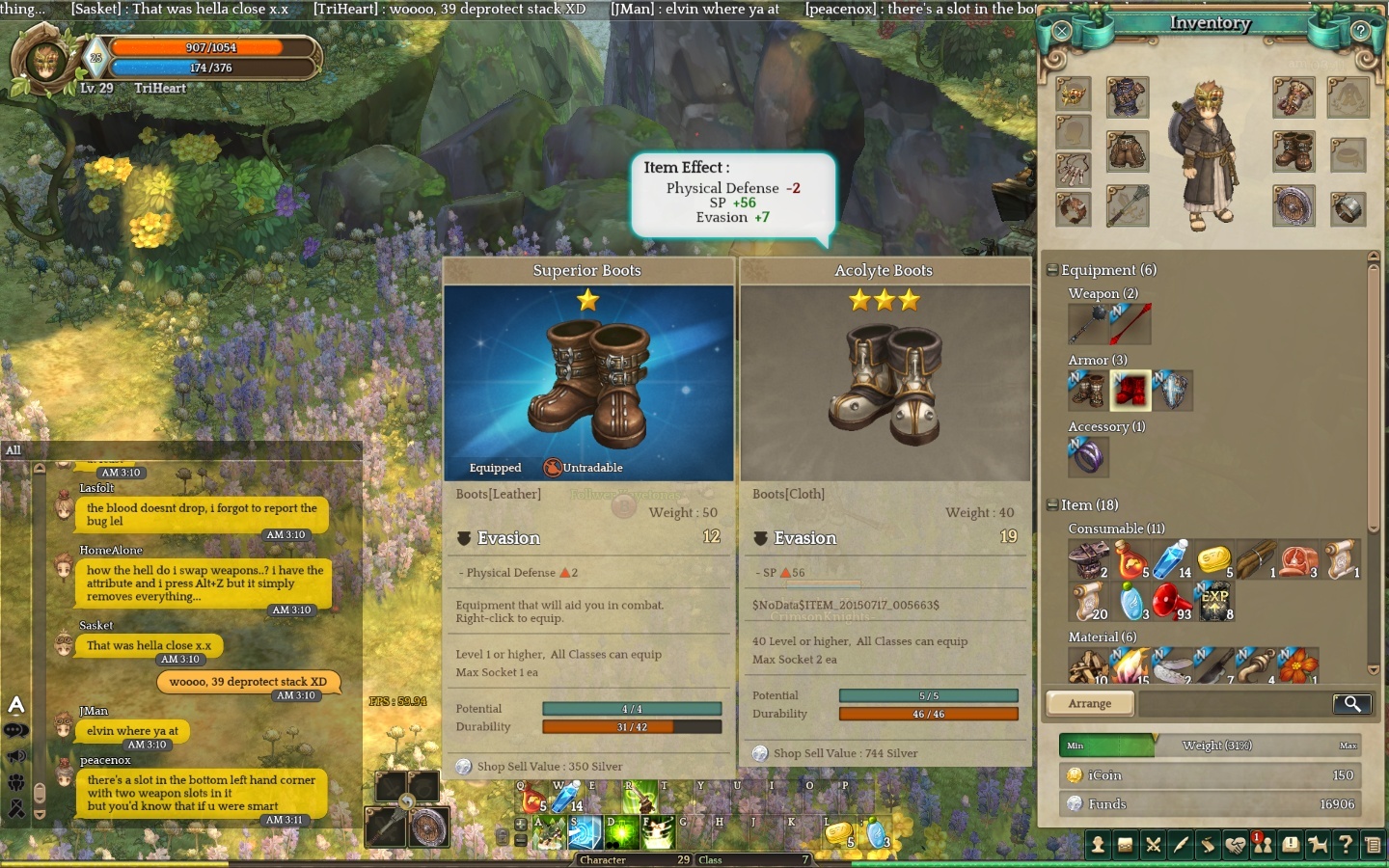Click the weapon swap arrow button
1389x868 pixels.
pyautogui.click(x=407, y=801)
